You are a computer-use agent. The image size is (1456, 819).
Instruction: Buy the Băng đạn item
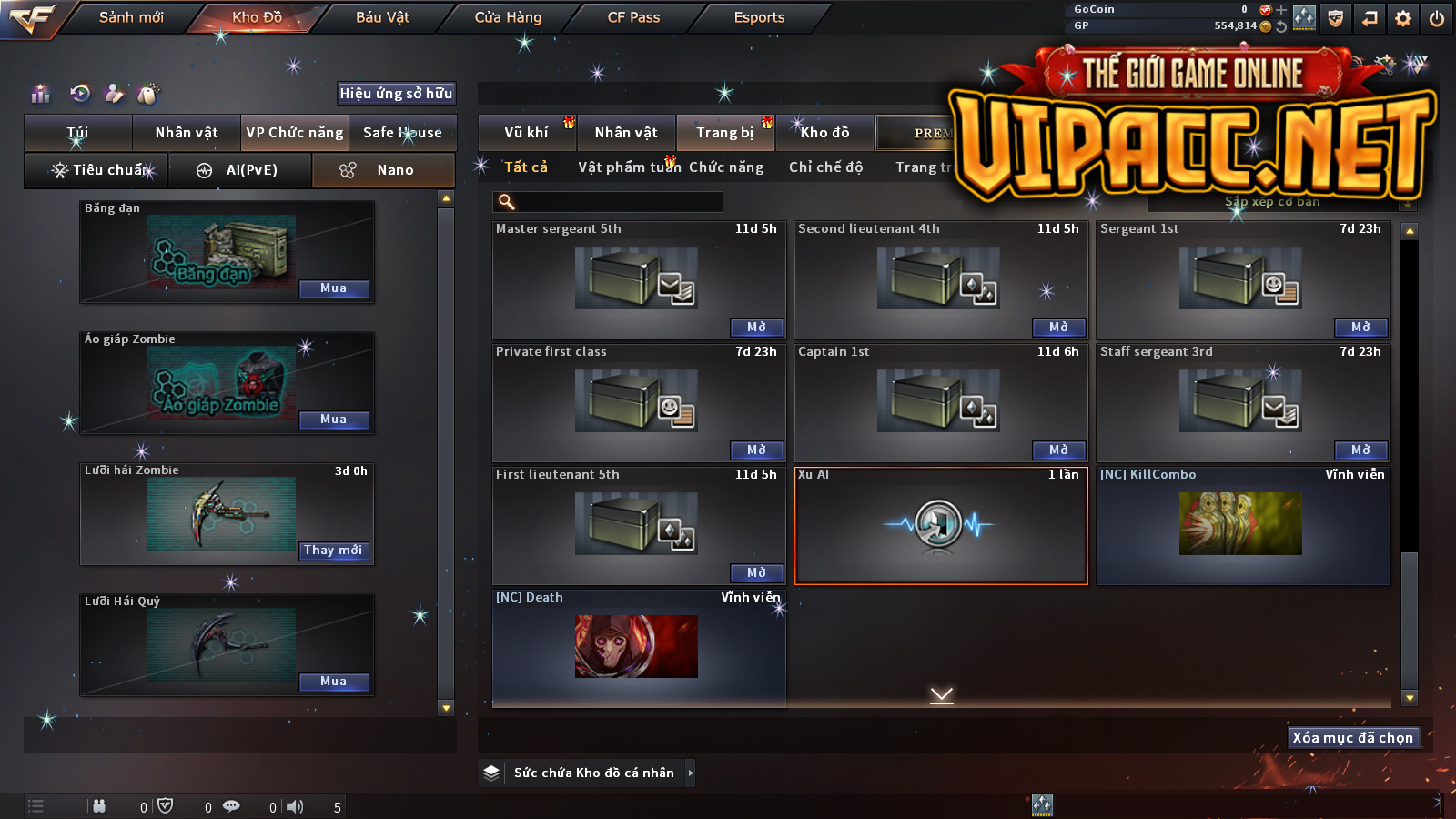coord(333,288)
